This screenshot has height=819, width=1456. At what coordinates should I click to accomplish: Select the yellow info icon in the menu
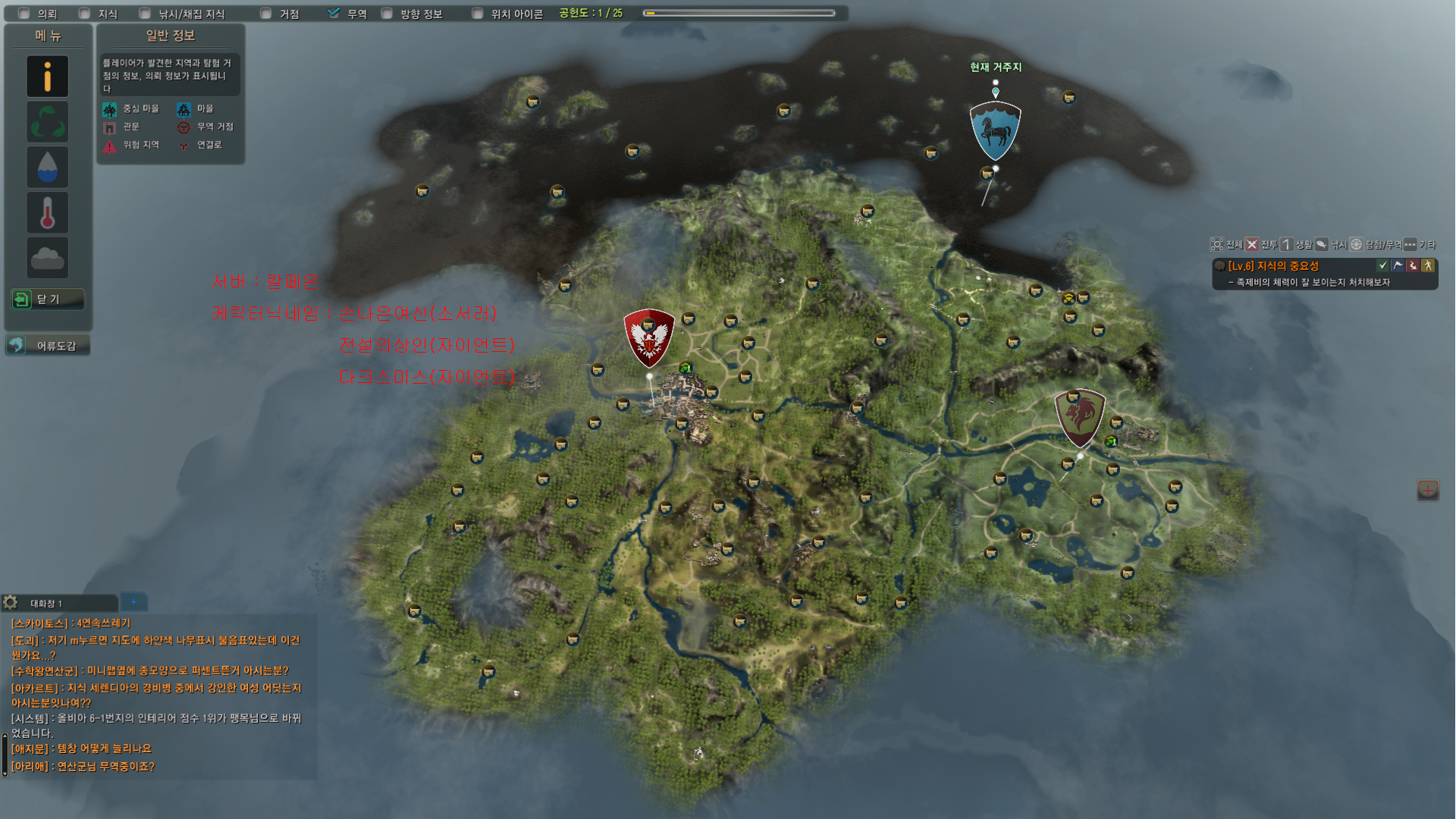48,76
